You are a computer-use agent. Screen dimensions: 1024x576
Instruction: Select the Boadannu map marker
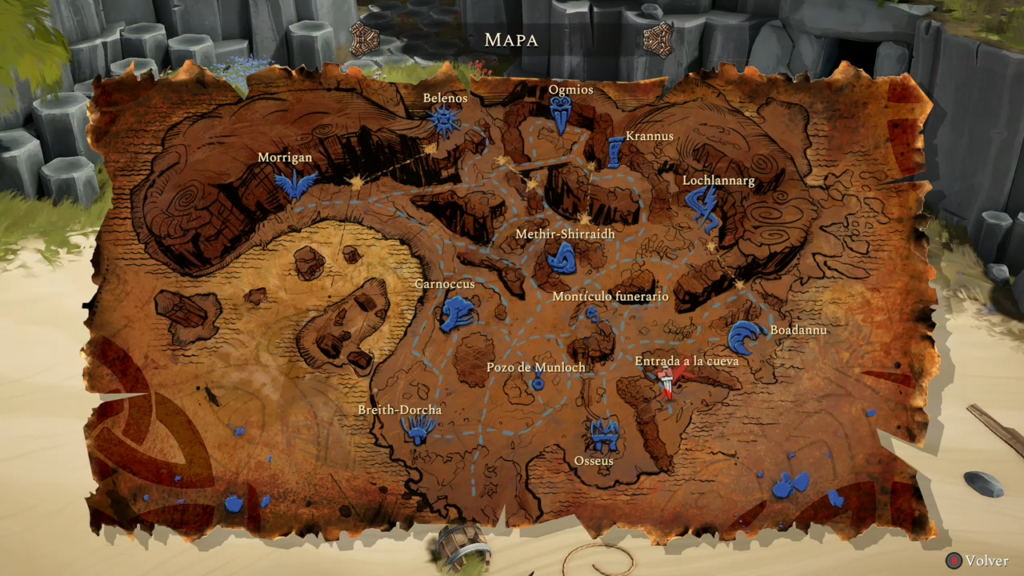[x=744, y=338]
